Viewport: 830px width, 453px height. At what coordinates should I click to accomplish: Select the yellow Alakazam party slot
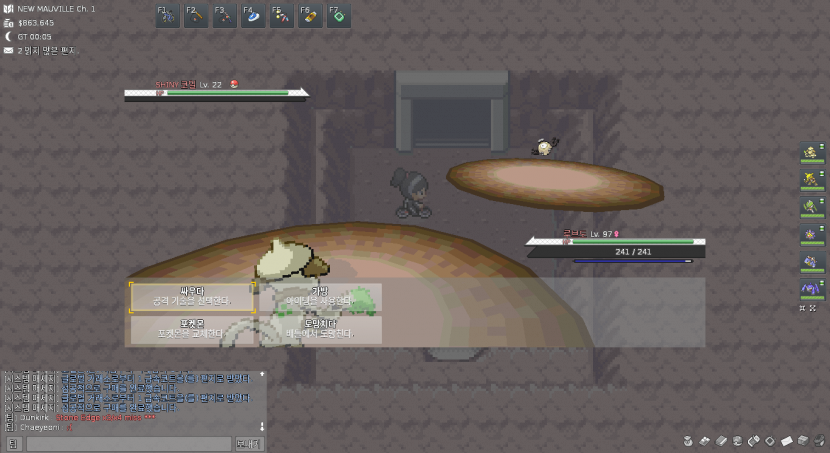click(812, 179)
